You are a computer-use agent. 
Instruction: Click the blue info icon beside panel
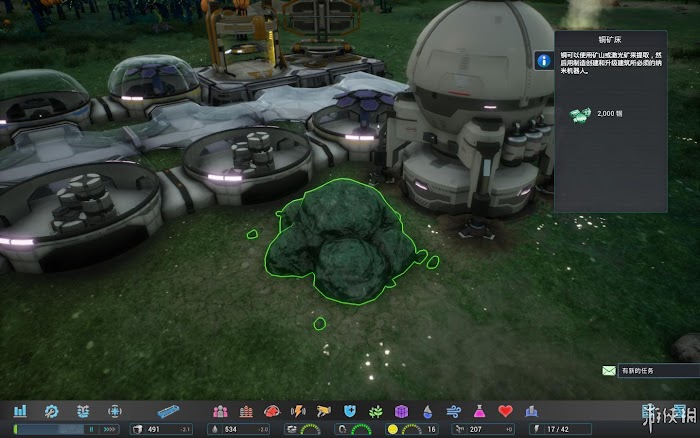pyautogui.click(x=543, y=60)
